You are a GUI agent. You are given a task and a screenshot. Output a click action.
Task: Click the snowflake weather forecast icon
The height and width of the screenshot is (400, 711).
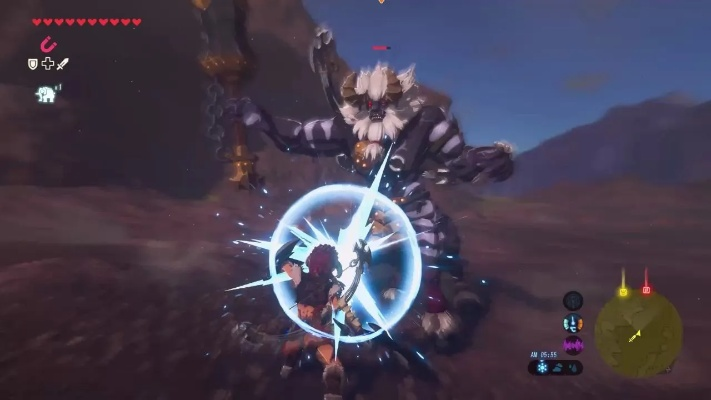coord(543,367)
